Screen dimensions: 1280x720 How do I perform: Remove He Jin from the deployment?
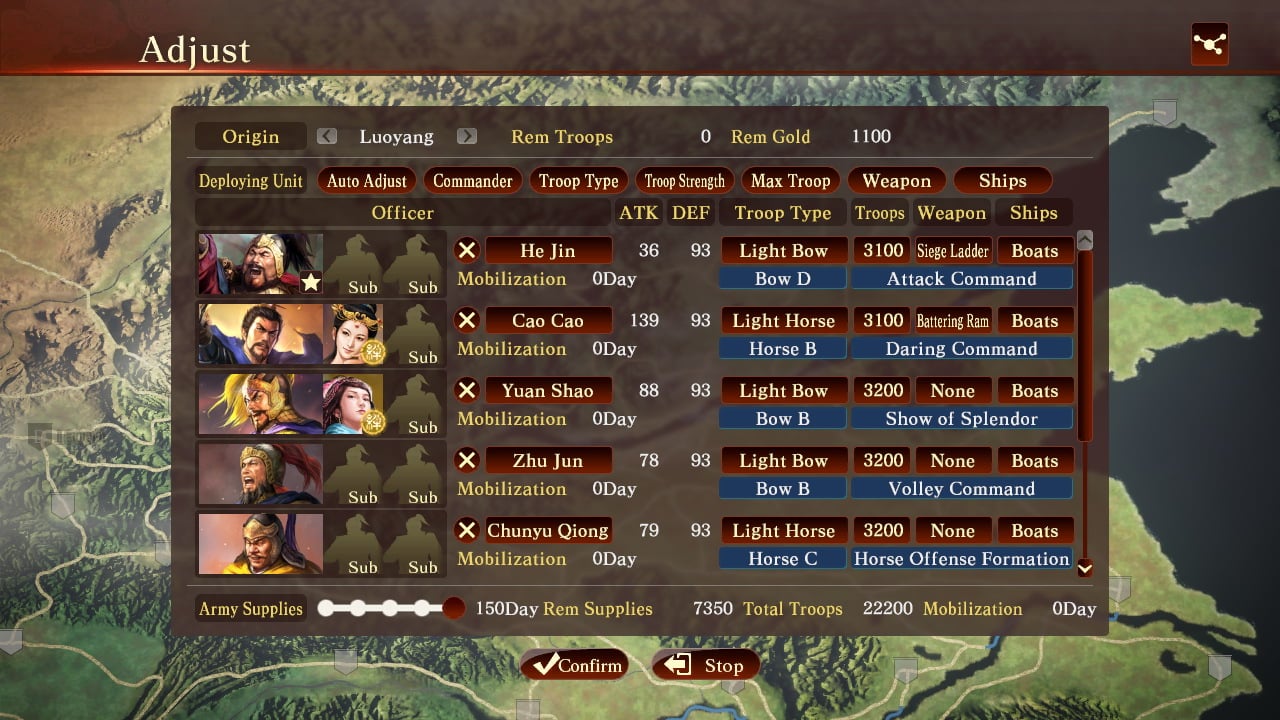point(467,250)
